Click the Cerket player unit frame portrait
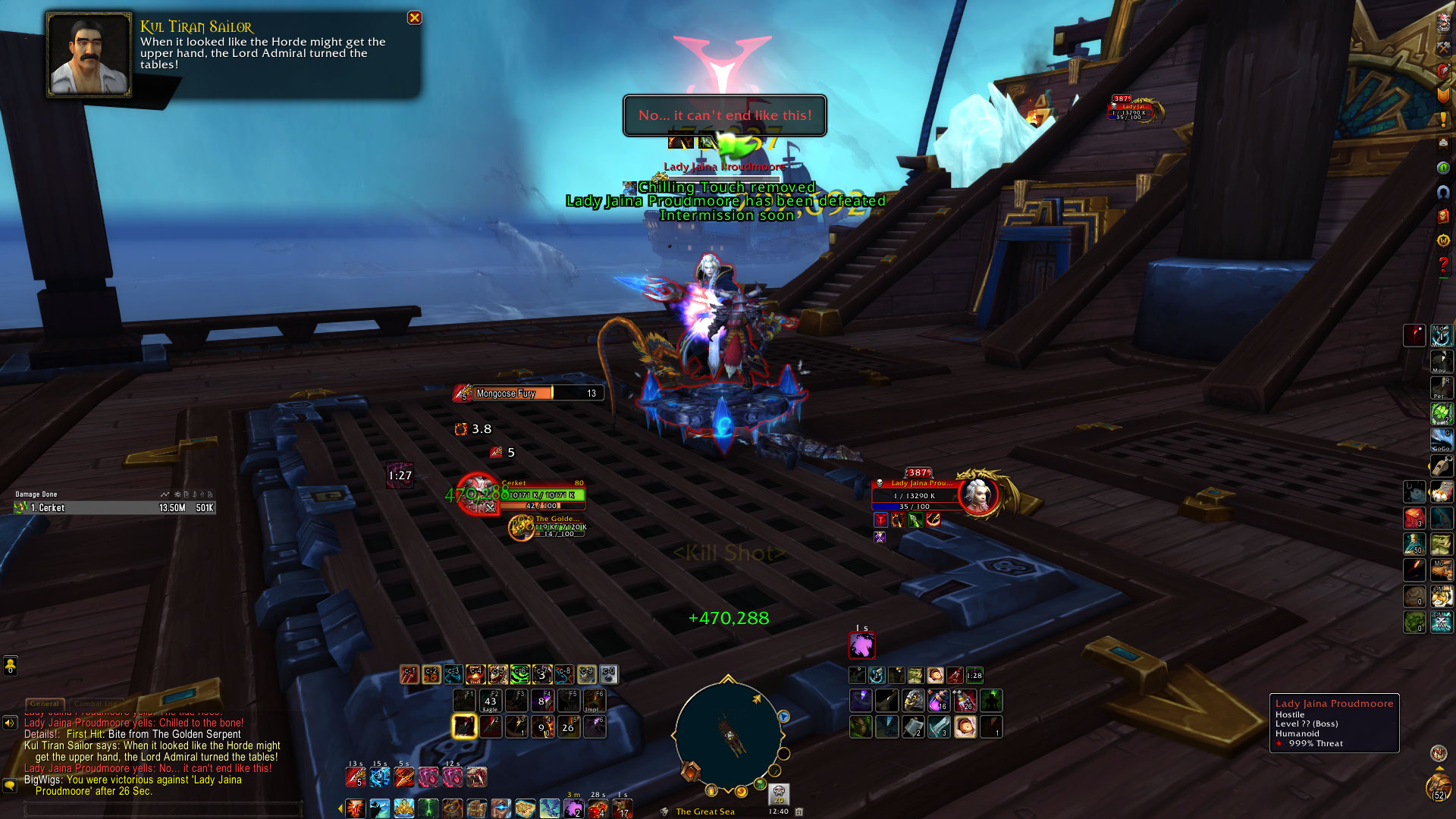Viewport: 1456px width, 819px height. (x=477, y=494)
